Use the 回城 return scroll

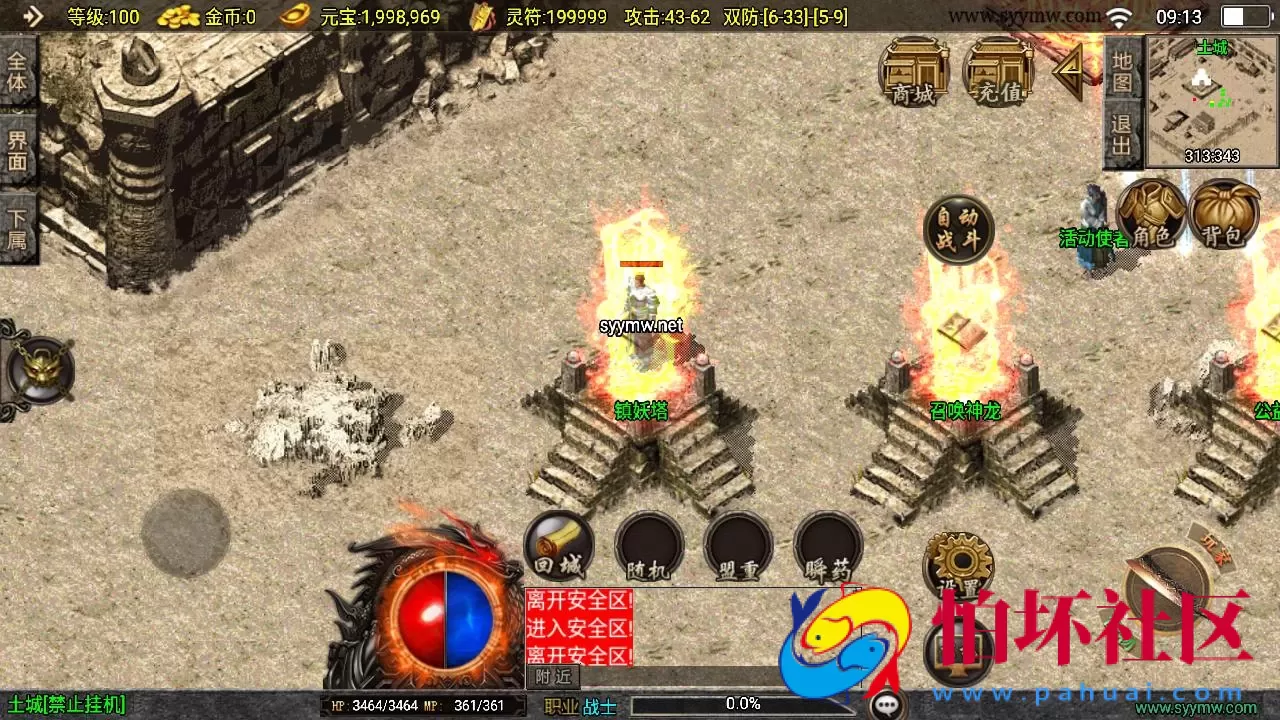click(558, 545)
